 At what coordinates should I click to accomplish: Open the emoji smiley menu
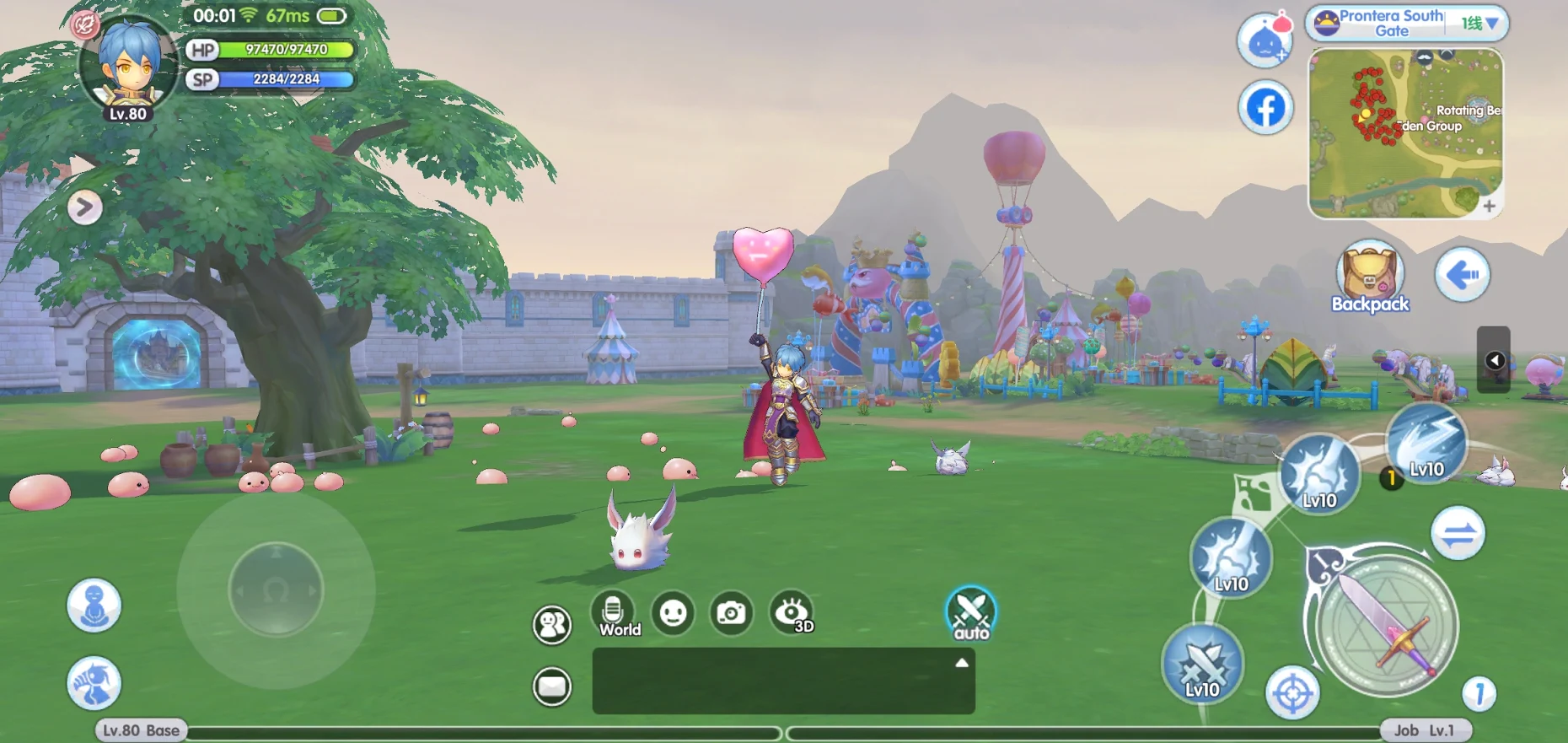tap(673, 613)
